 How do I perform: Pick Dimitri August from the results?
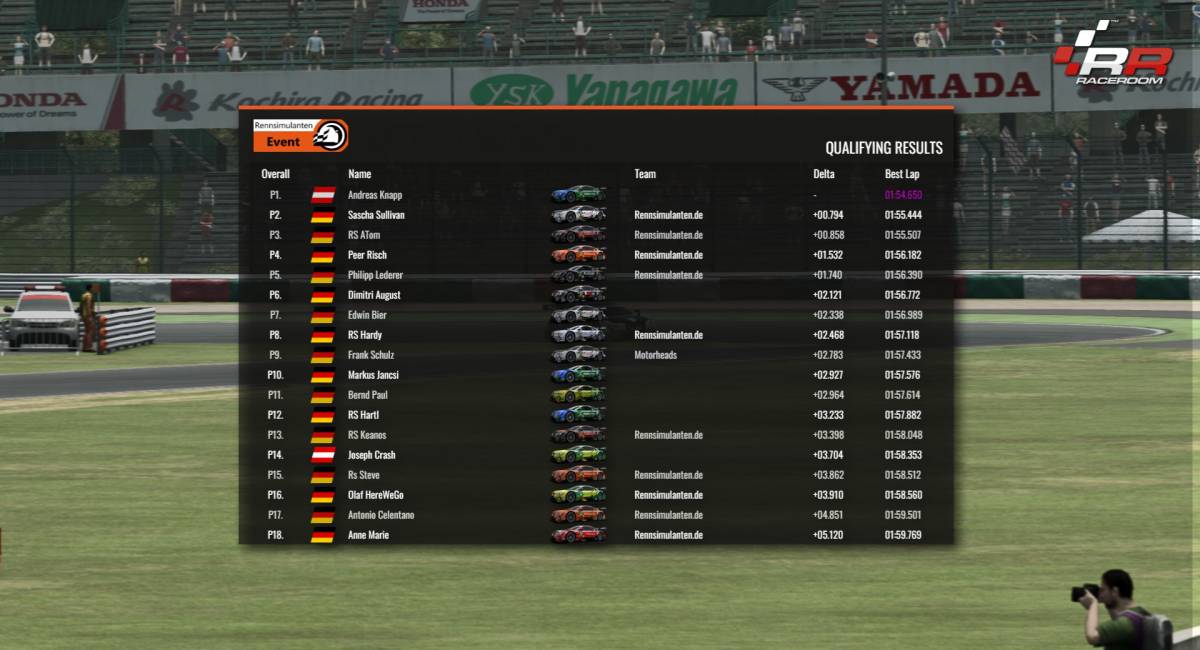[x=374, y=295]
